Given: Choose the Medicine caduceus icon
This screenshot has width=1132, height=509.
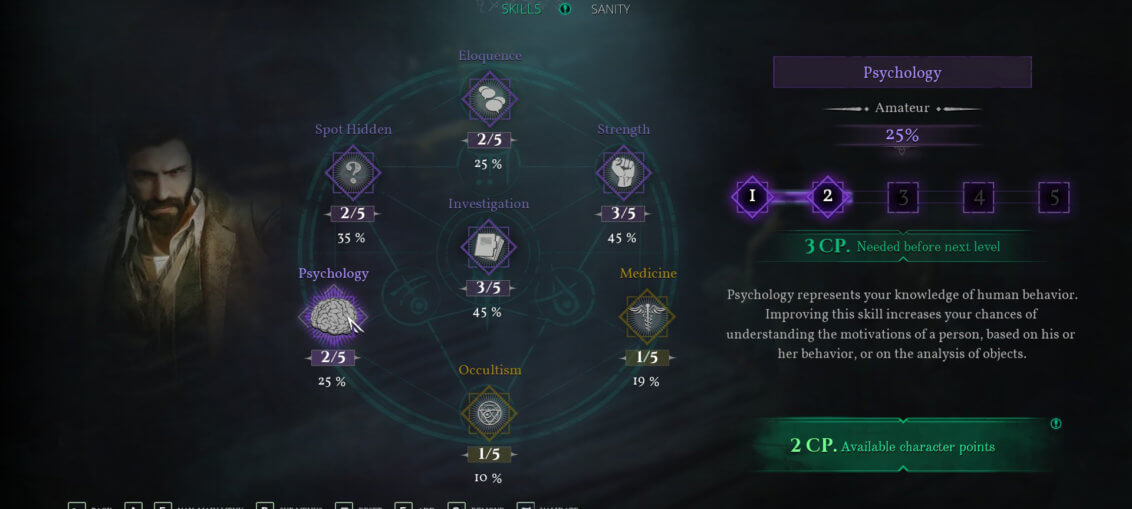Looking at the screenshot, I should tap(647, 317).
